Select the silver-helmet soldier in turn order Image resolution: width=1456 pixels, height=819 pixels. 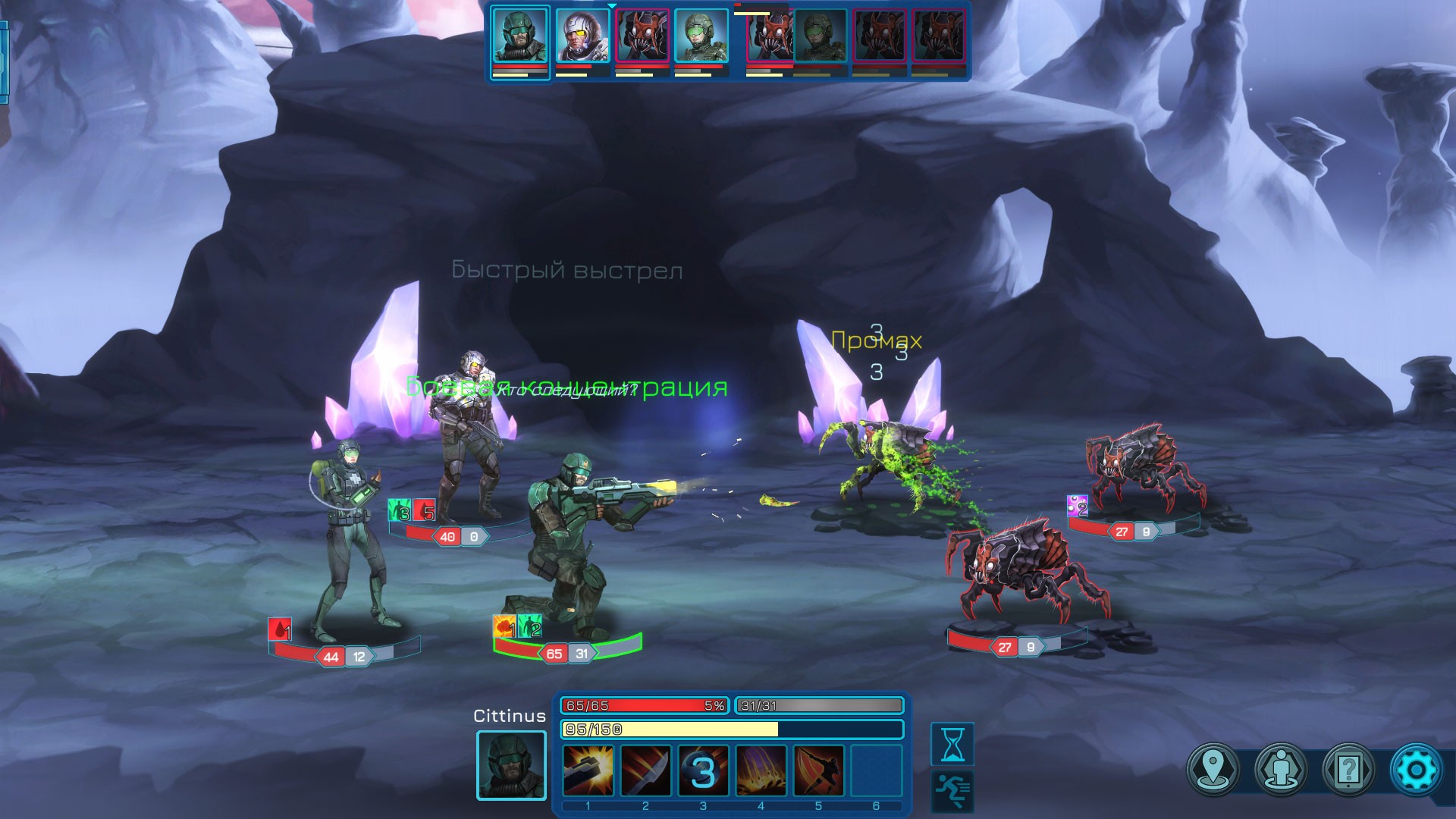(582, 36)
